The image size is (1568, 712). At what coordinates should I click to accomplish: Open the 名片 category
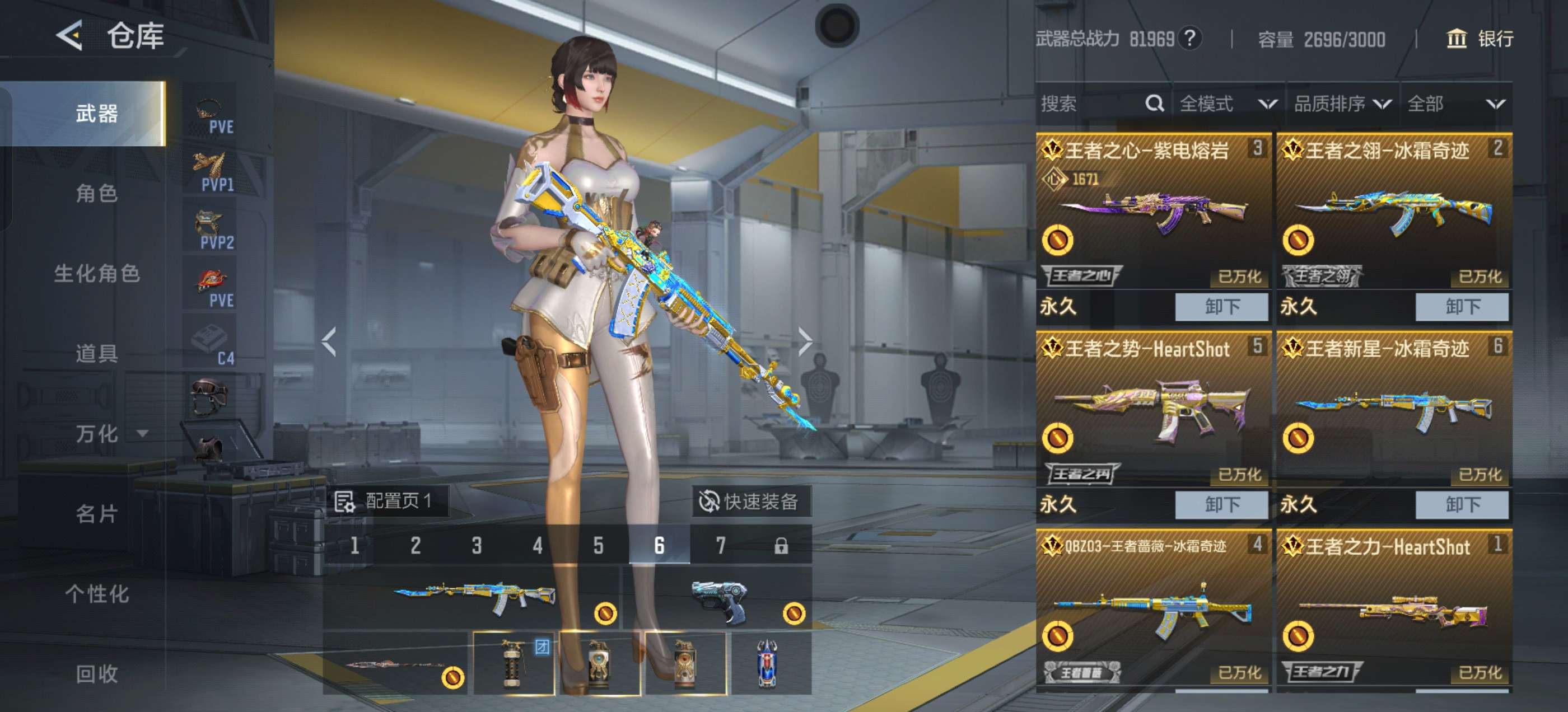[97, 514]
